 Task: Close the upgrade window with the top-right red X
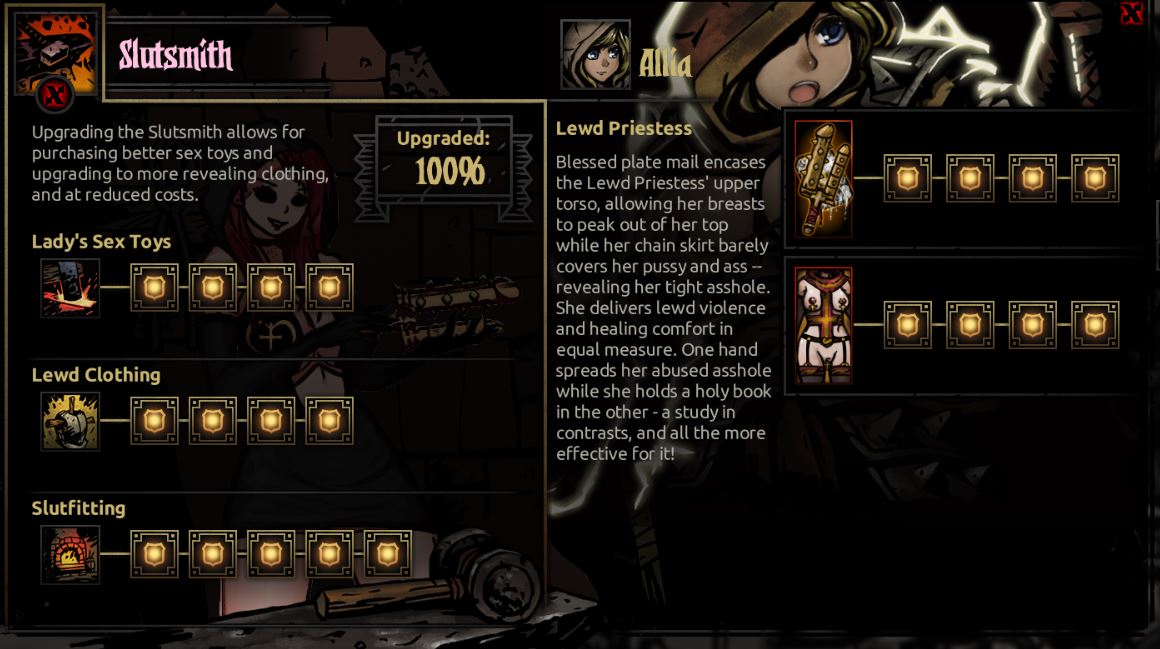(1131, 13)
